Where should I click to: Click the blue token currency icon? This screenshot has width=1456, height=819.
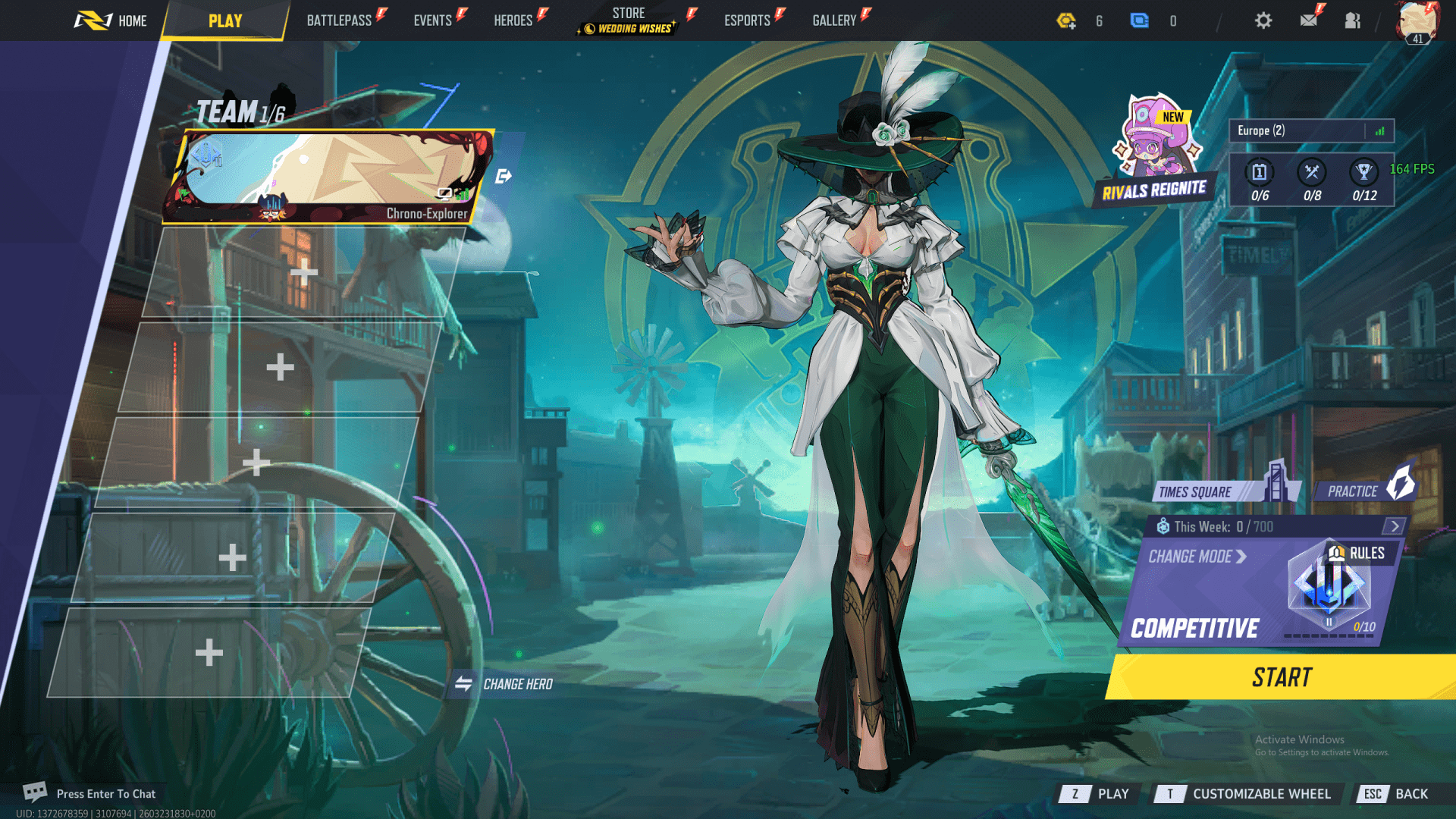click(1141, 20)
